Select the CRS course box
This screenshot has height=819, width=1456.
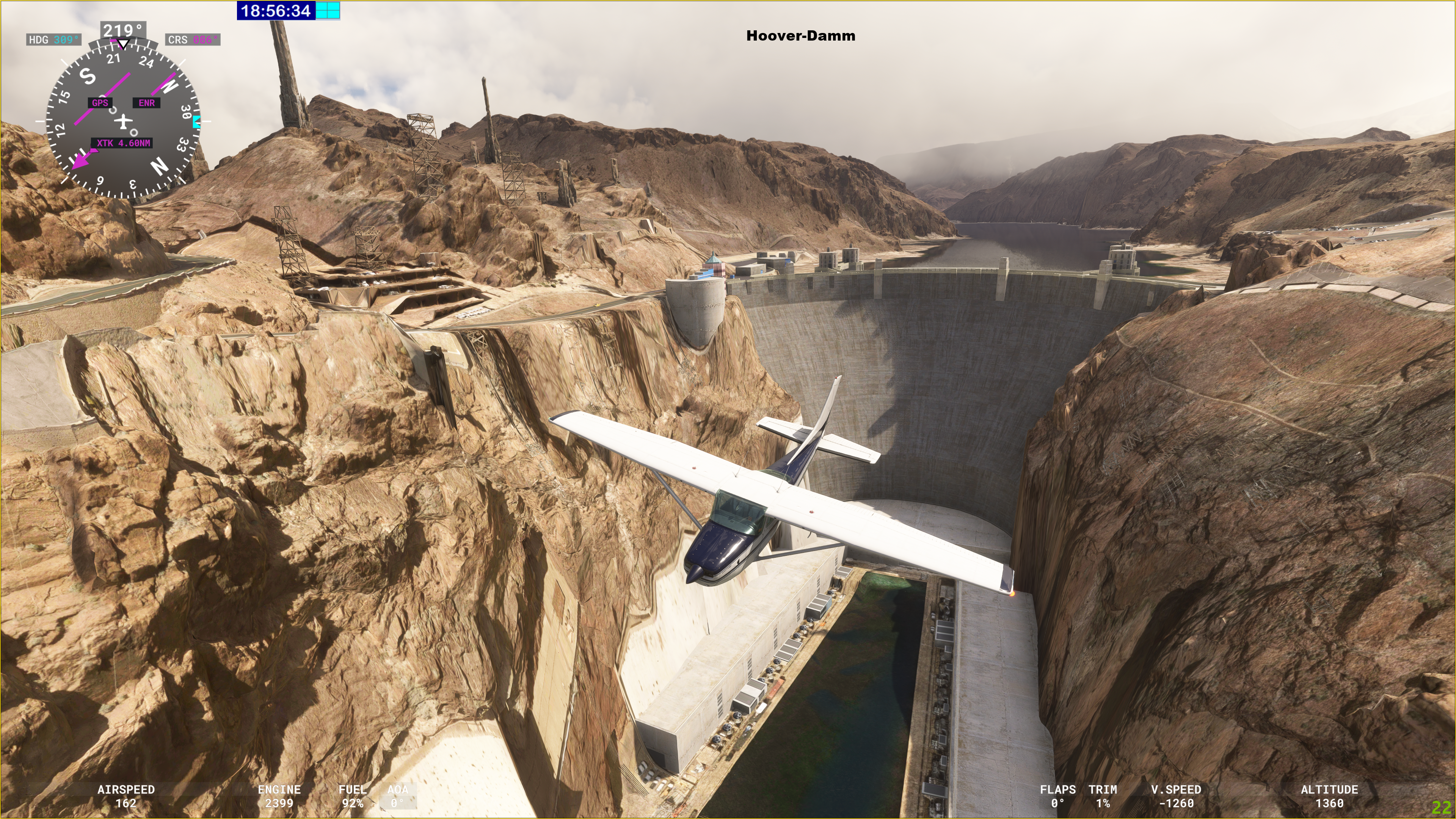click(x=193, y=39)
